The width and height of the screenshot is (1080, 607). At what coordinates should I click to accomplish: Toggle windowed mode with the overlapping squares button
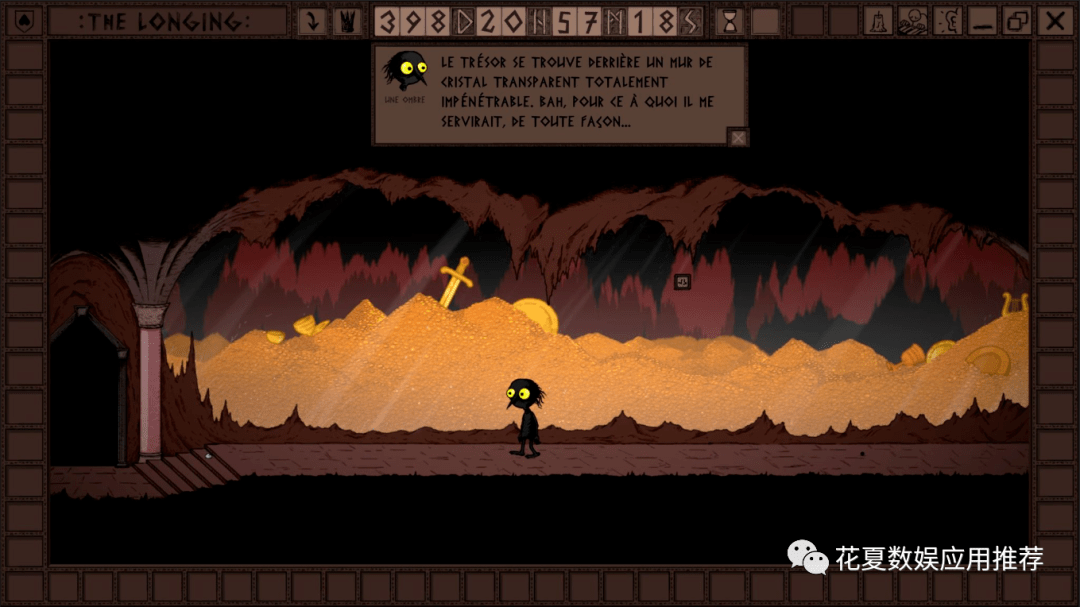pyautogui.click(x=1017, y=21)
